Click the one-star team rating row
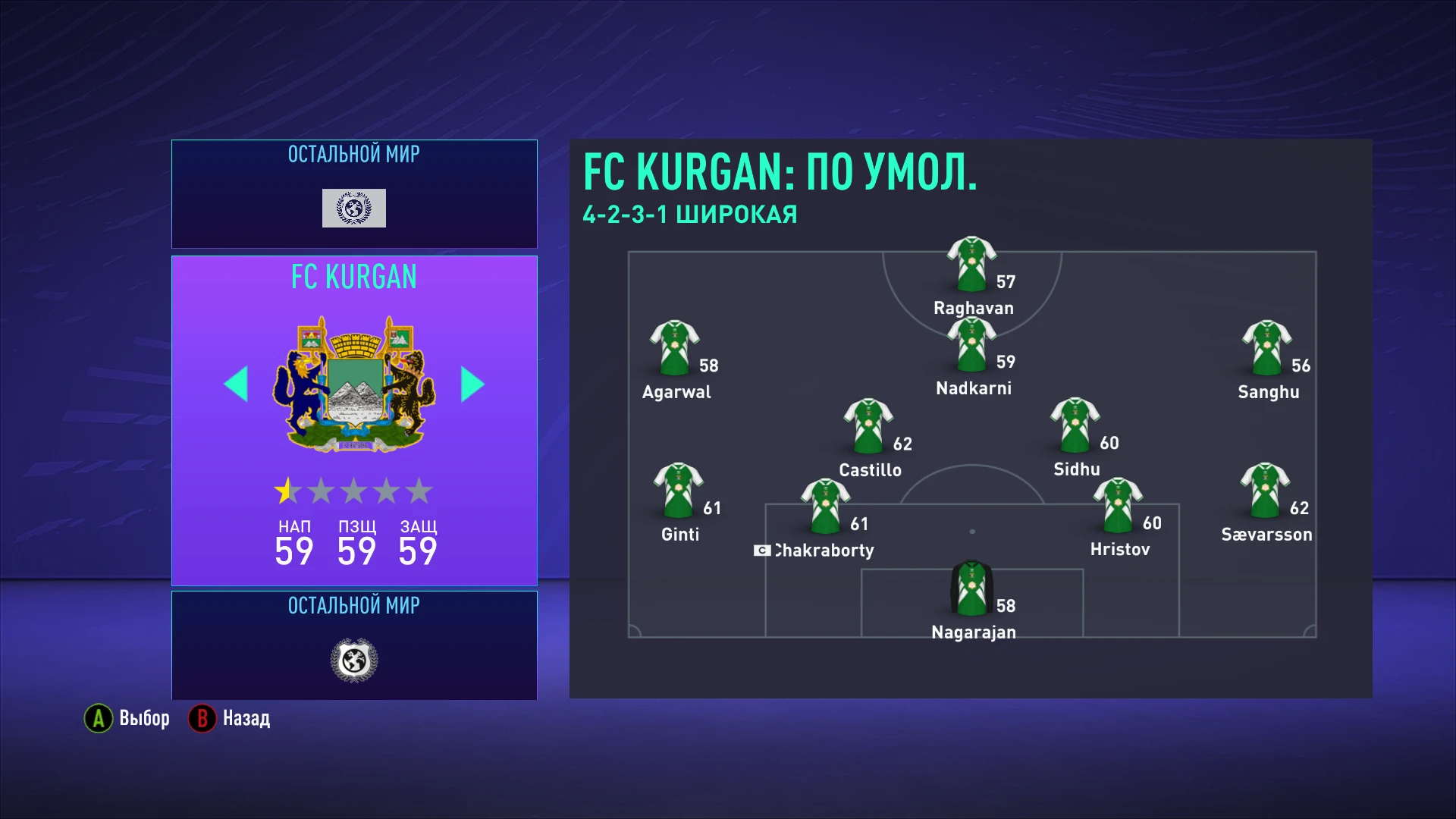 pos(353,491)
